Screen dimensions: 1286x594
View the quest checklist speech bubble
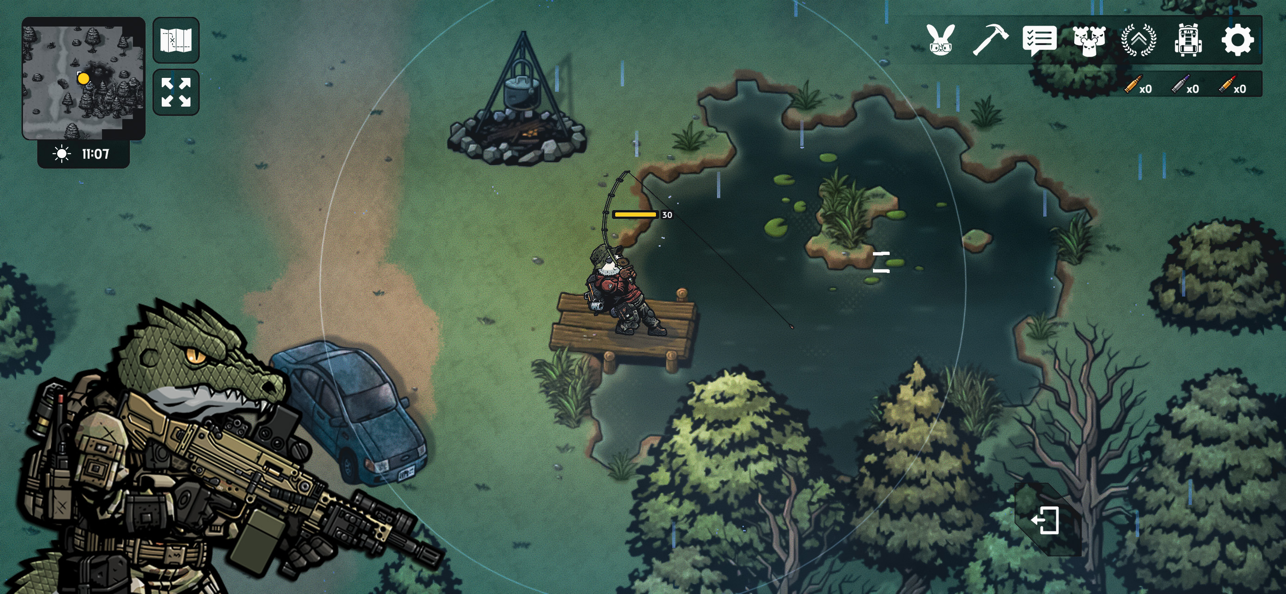1040,40
